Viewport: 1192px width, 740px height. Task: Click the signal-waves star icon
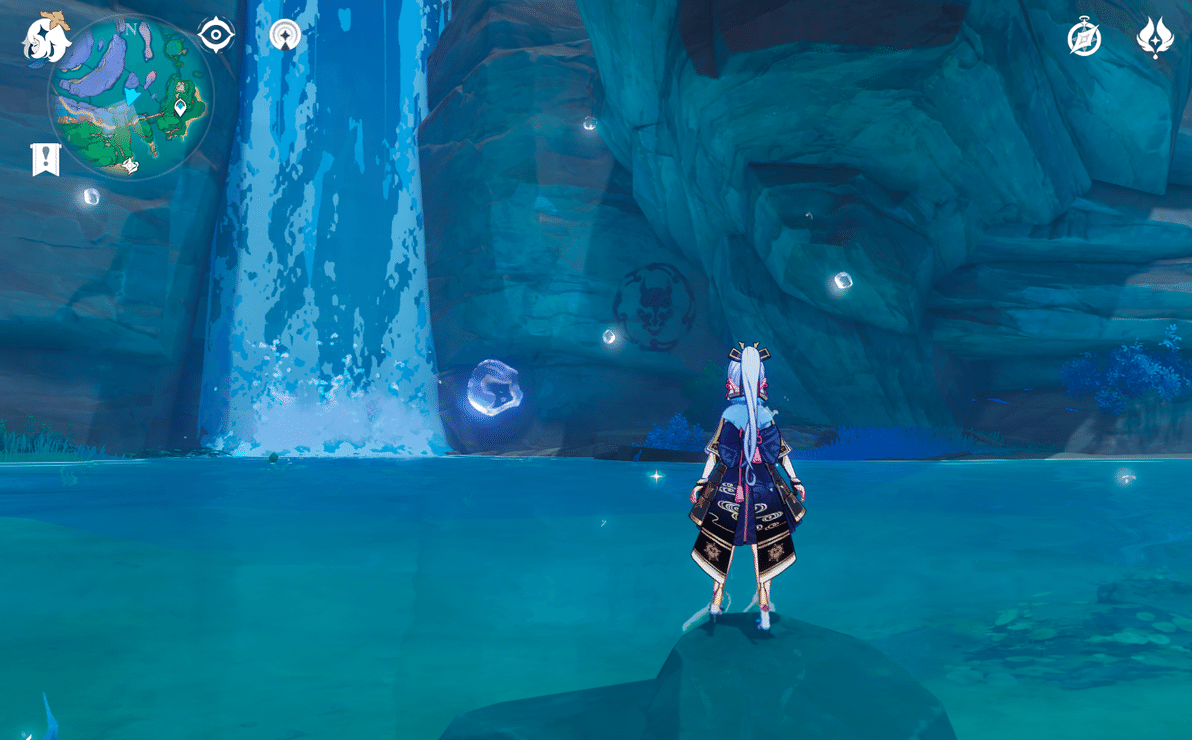285,35
